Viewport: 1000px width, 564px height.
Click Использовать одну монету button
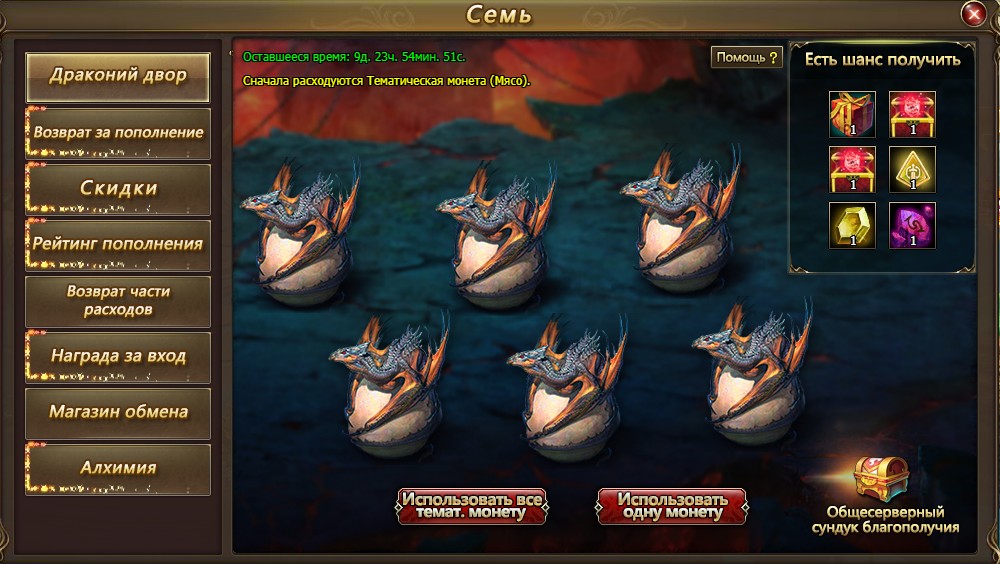(x=671, y=506)
